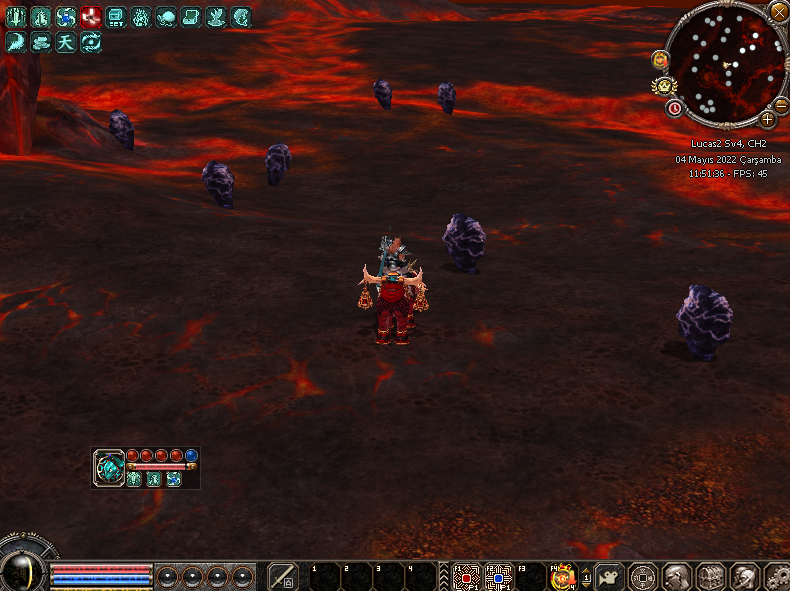This screenshot has height=591, width=790.
Task: Use the F2 blue skill slot
Action: [499, 577]
